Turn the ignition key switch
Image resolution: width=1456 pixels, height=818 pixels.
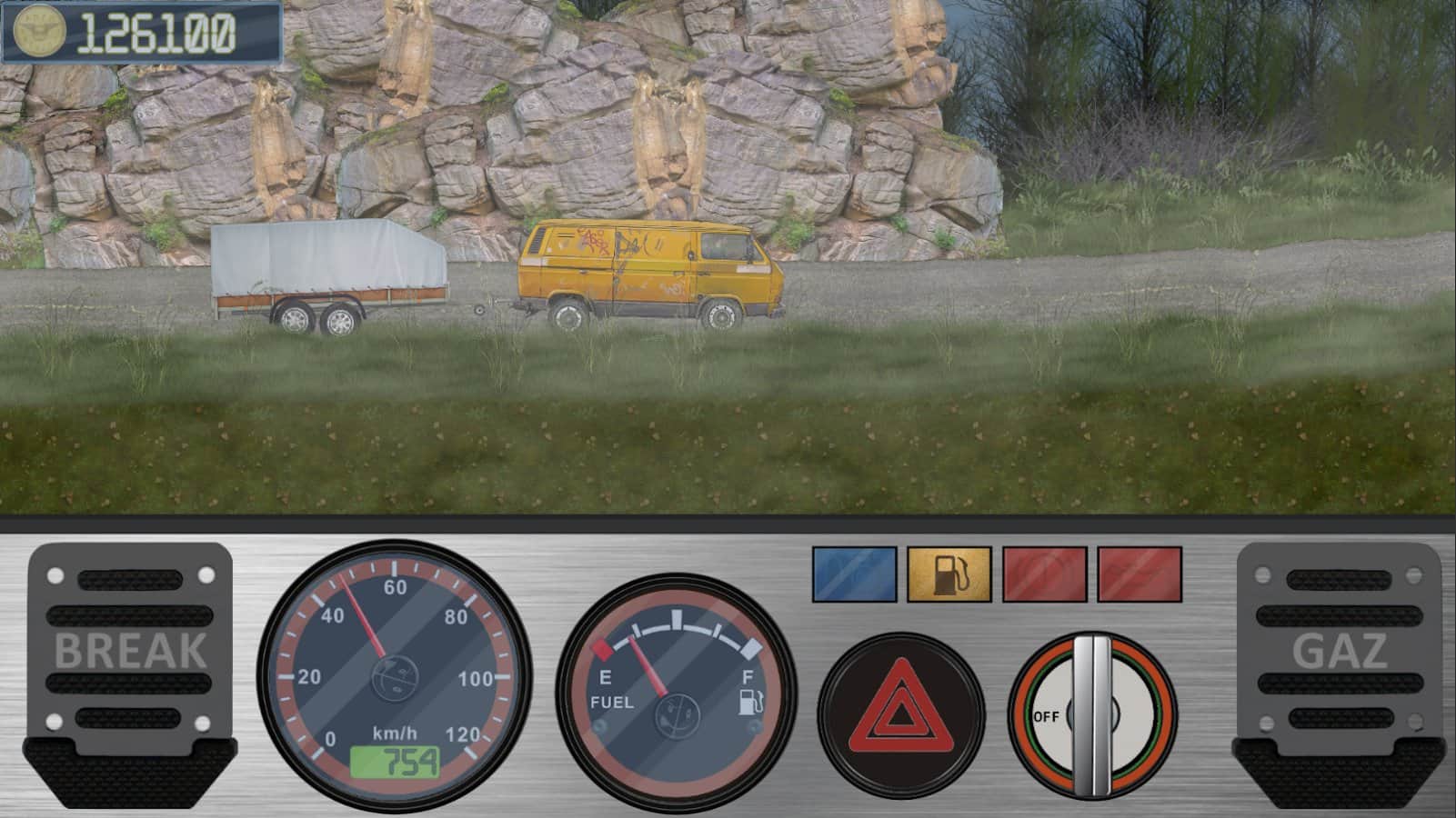[x=1092, y=715]
